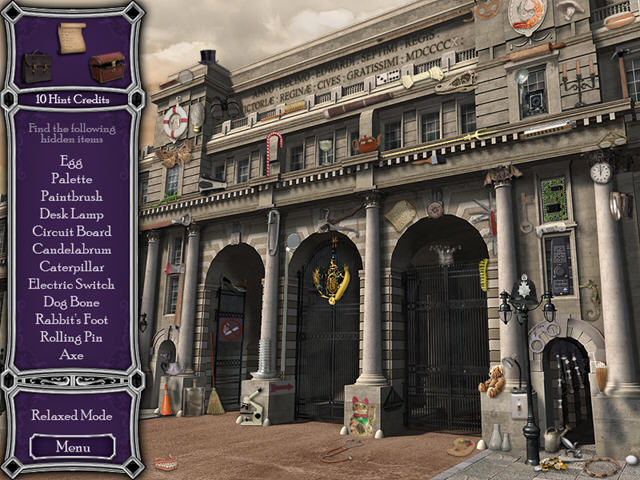The image size is (640, 480).
Task: Select the Relaxed Mode label
Action: (72, 415)
